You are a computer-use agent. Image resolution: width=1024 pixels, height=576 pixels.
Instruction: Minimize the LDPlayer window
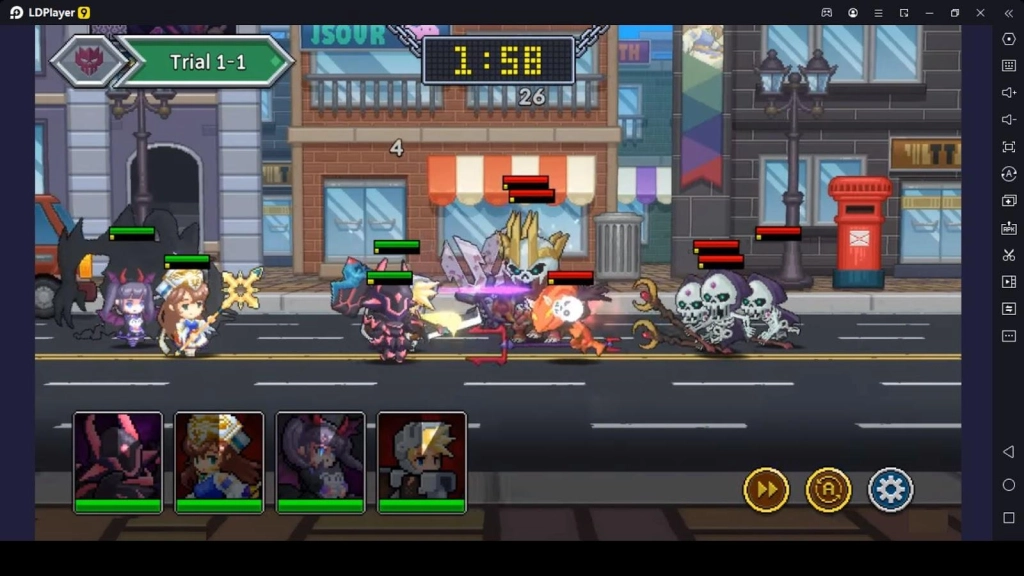pos(929,12)
